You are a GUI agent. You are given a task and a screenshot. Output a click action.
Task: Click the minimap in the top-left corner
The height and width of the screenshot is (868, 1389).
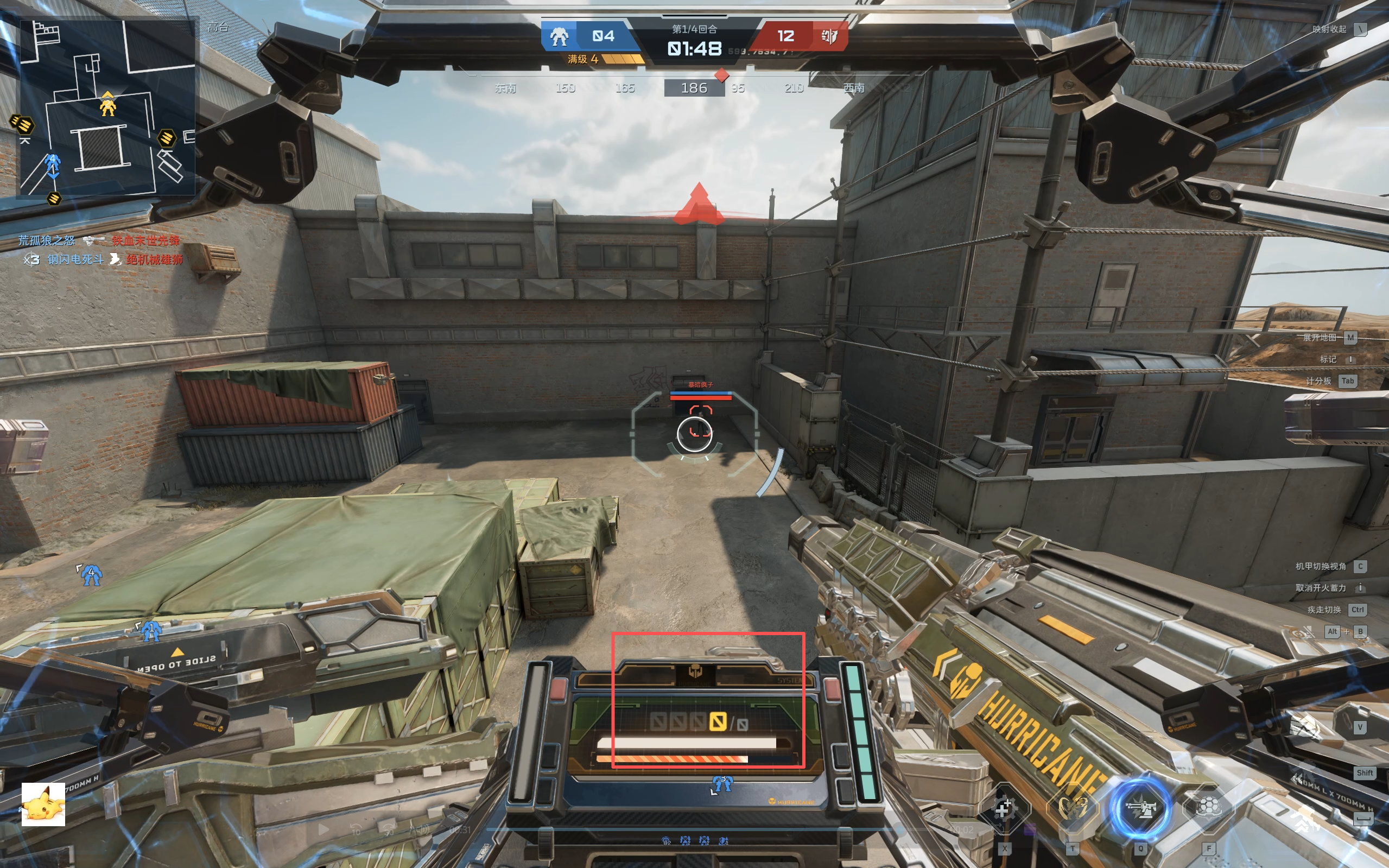[x=107, y=107]
